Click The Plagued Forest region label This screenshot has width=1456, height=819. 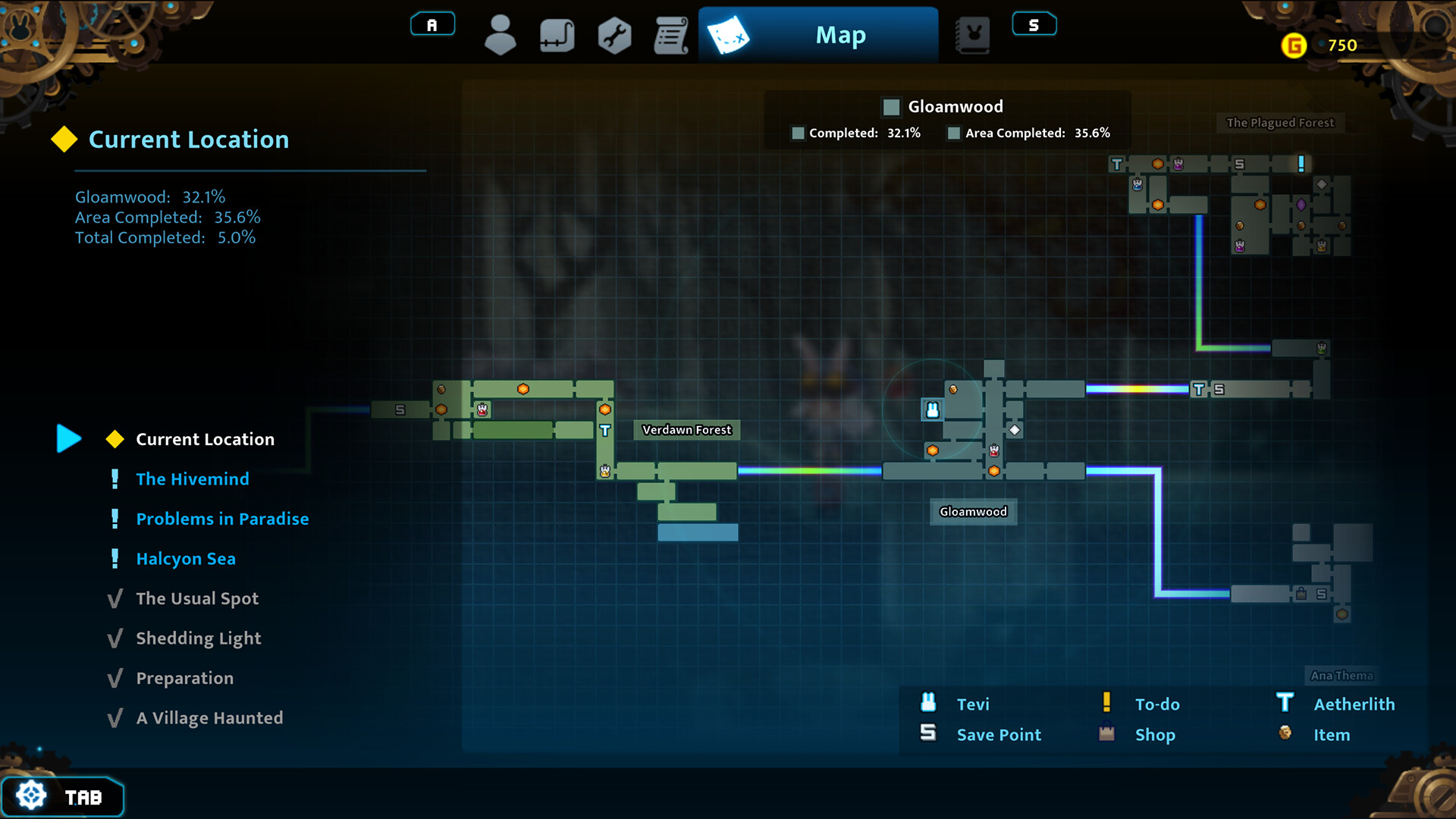pyautogui.click(x=1280, y=123)
